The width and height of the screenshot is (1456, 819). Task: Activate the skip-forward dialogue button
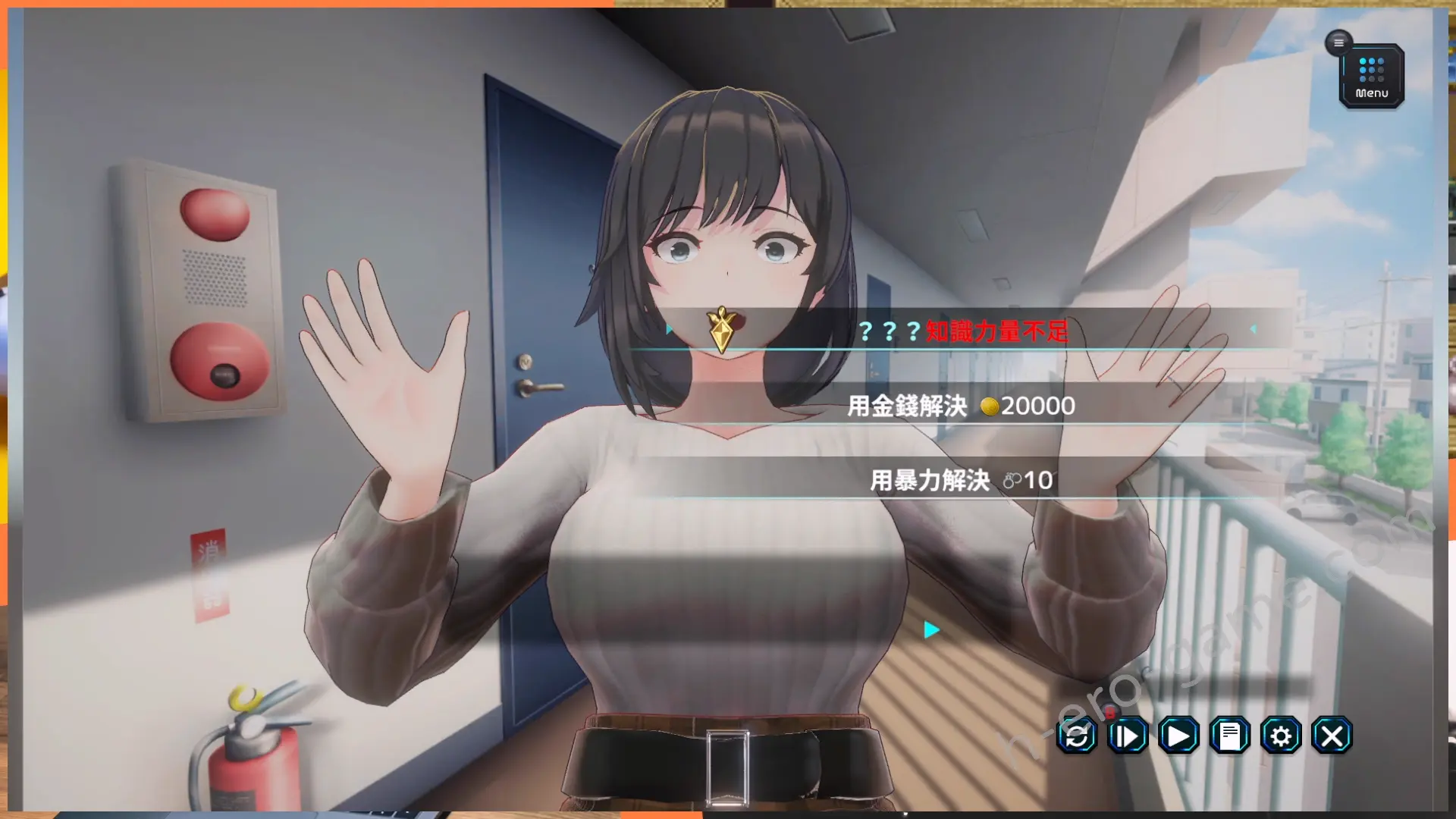(x=1128, y=736)
